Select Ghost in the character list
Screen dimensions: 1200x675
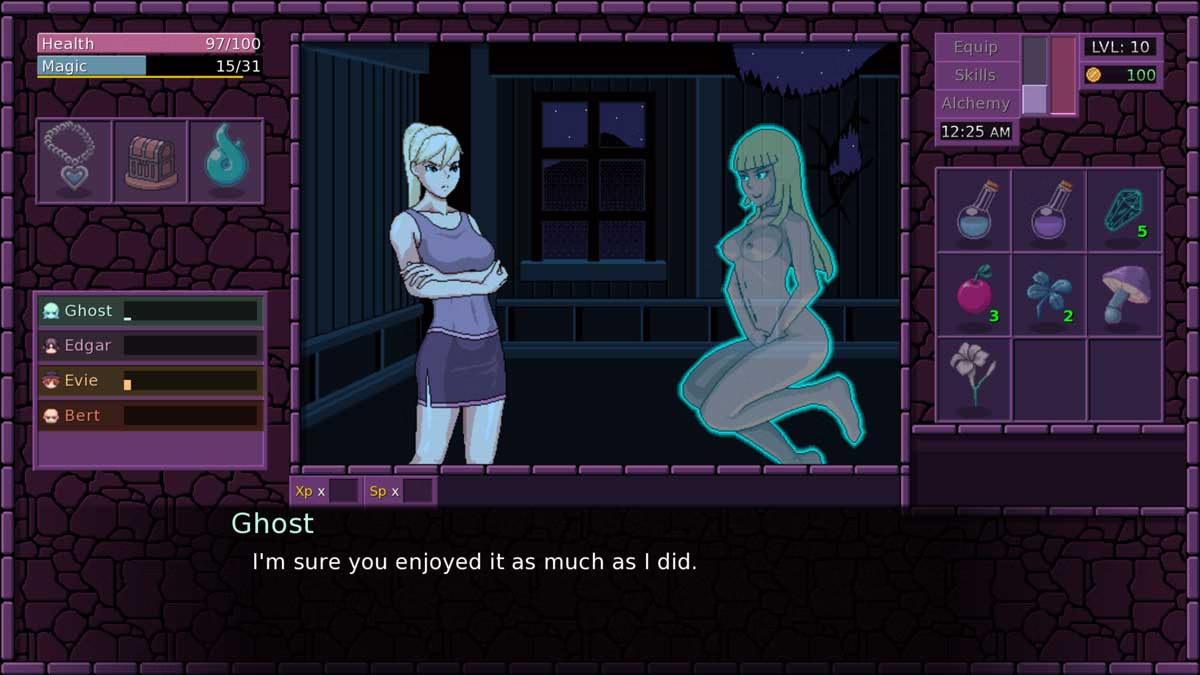tap(150, 311)
